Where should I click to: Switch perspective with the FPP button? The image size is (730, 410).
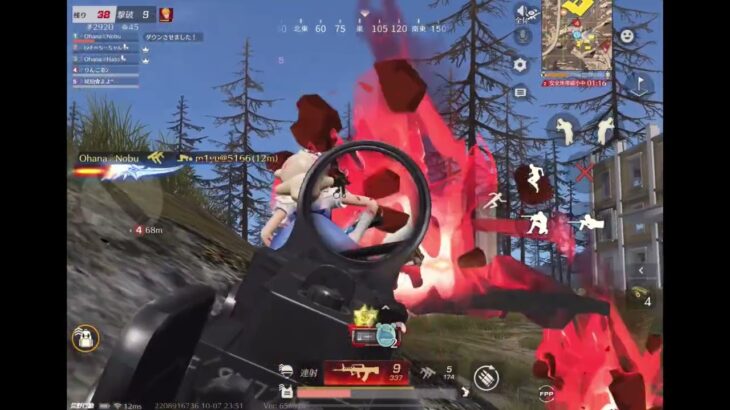coord(547,392)
